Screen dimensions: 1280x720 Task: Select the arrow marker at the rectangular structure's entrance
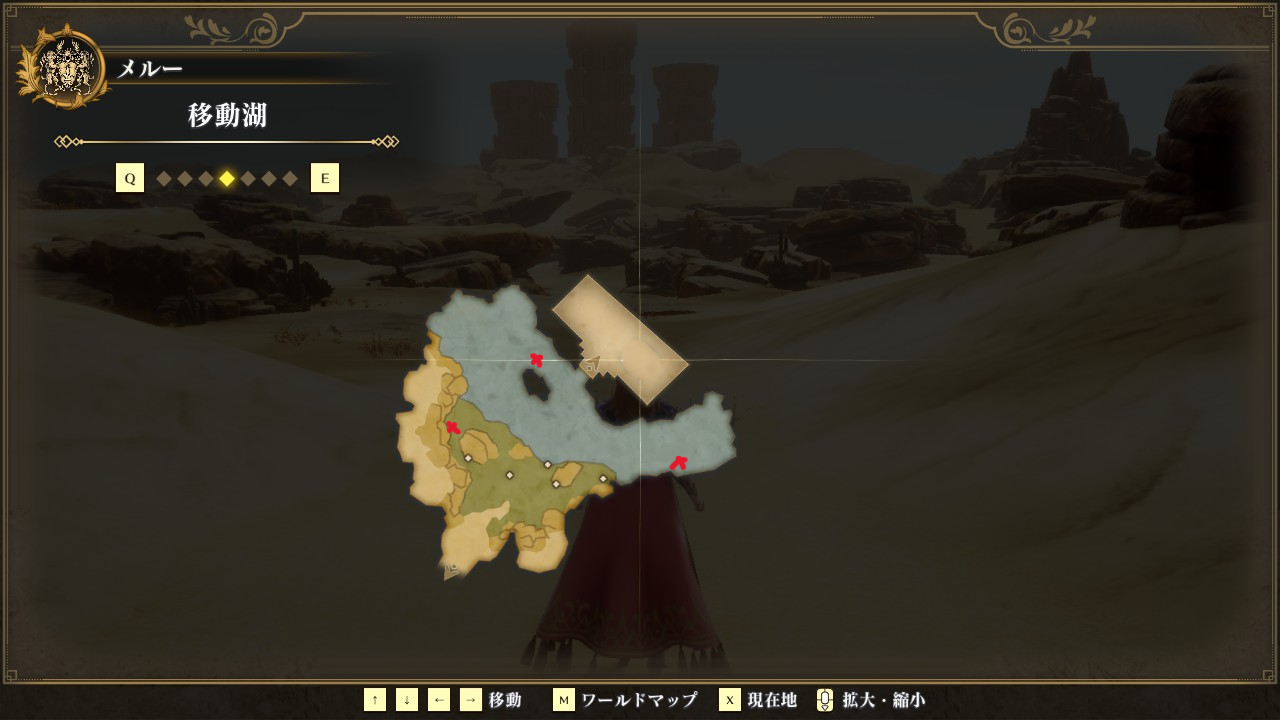point(590,366)
